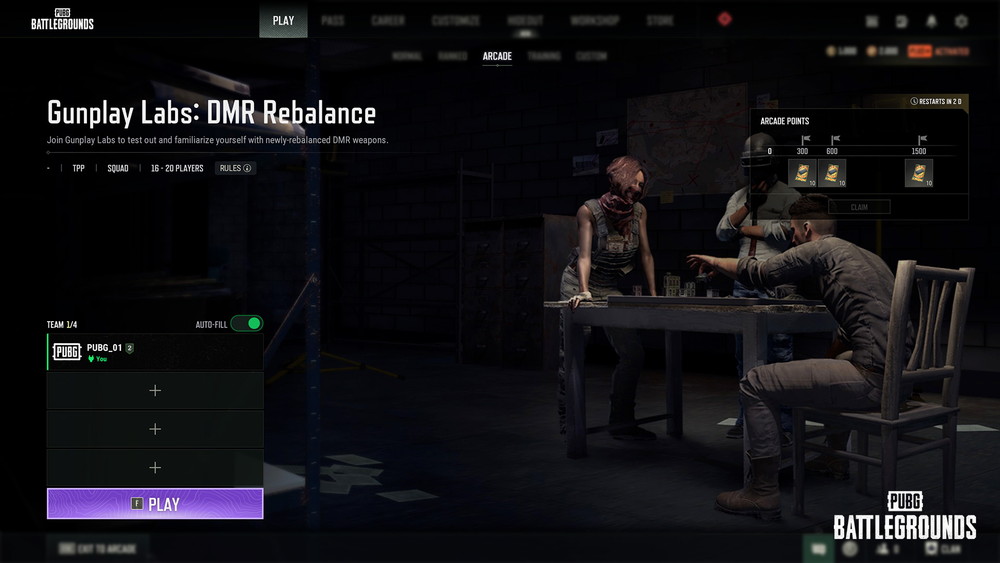Visit the Store
The height and width of the screenshot is (563, 1000).
coord(660,20)
